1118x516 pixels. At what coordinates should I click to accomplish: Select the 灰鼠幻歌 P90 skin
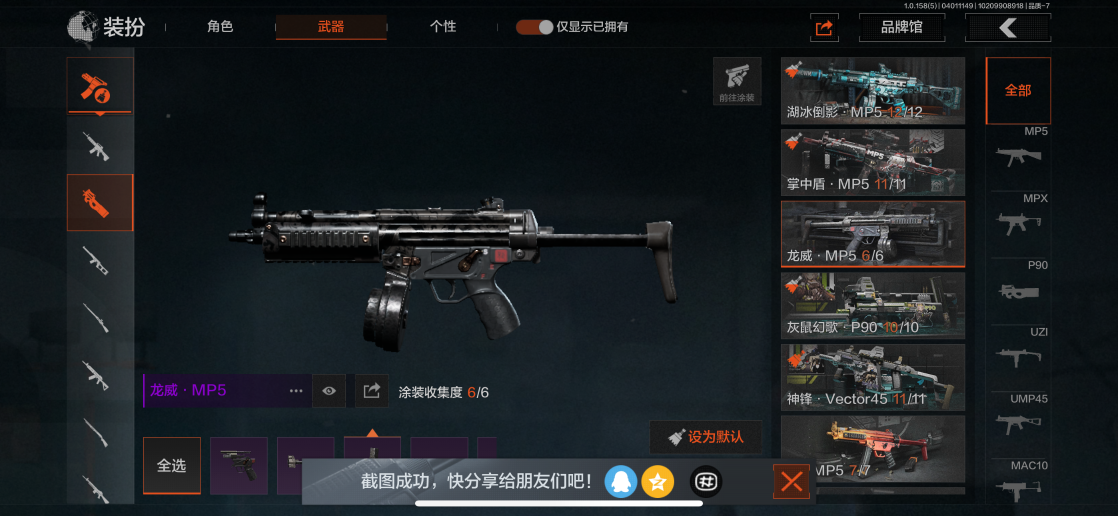(x=872, y=305)
